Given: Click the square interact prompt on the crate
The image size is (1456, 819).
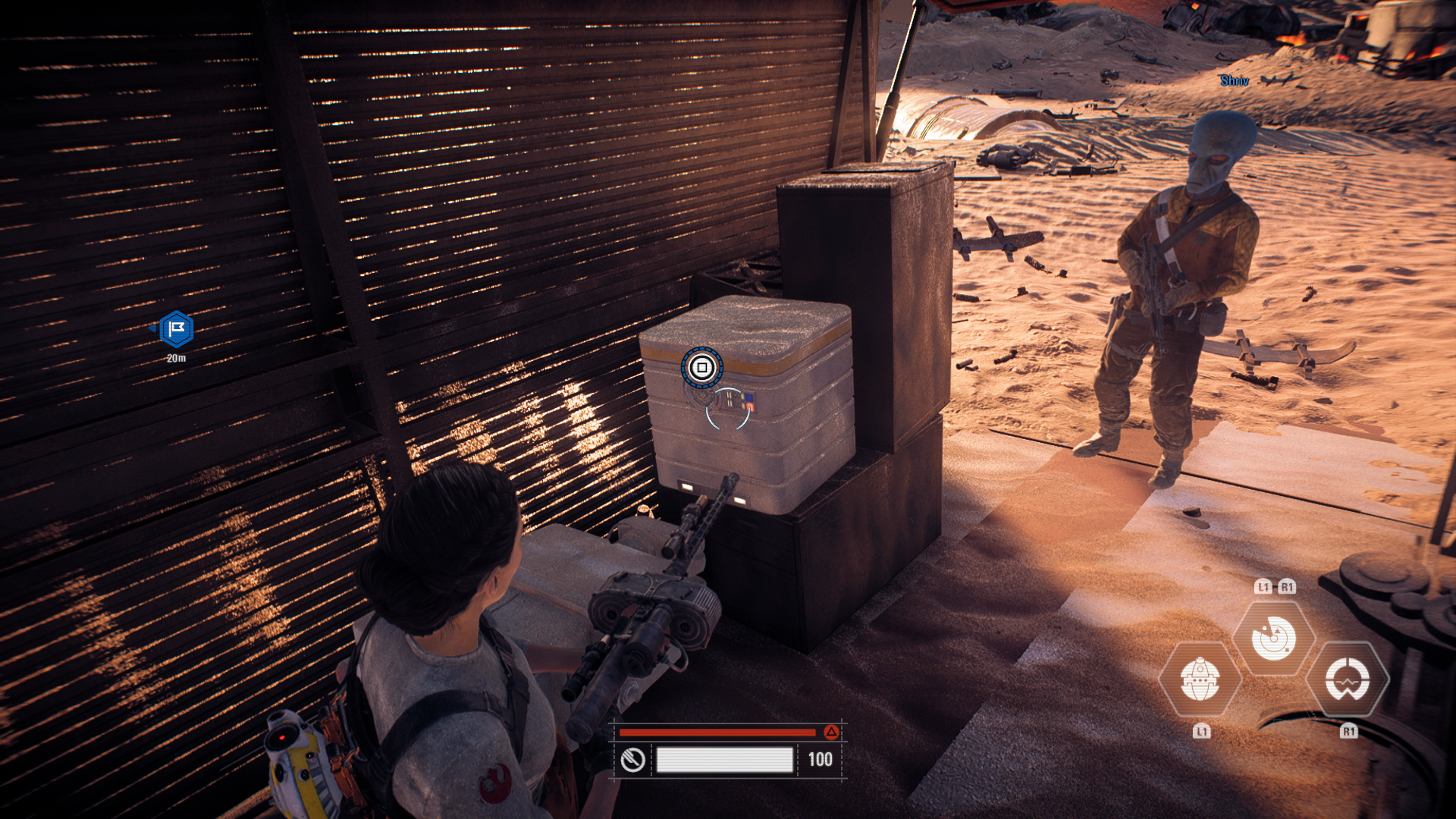Looking at the screenshot, I should (x=704, y=366).
